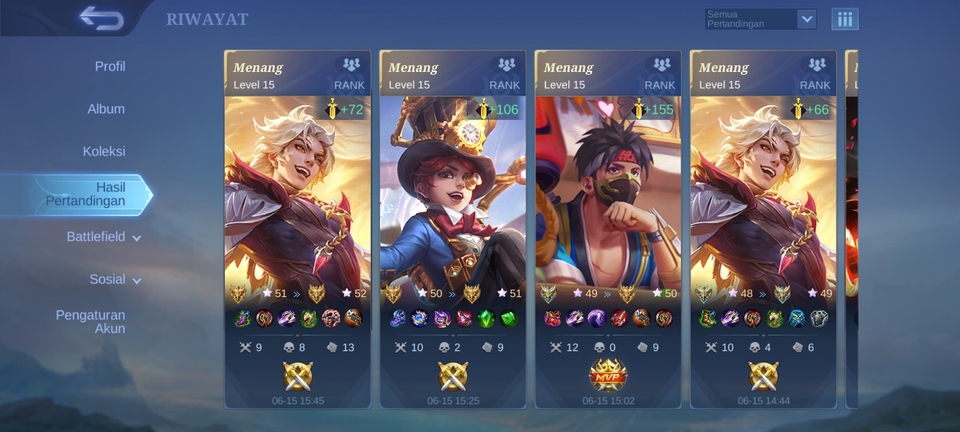960x432 pixels.
Task: Click the bar chart statistics icon
Action: 845,19
